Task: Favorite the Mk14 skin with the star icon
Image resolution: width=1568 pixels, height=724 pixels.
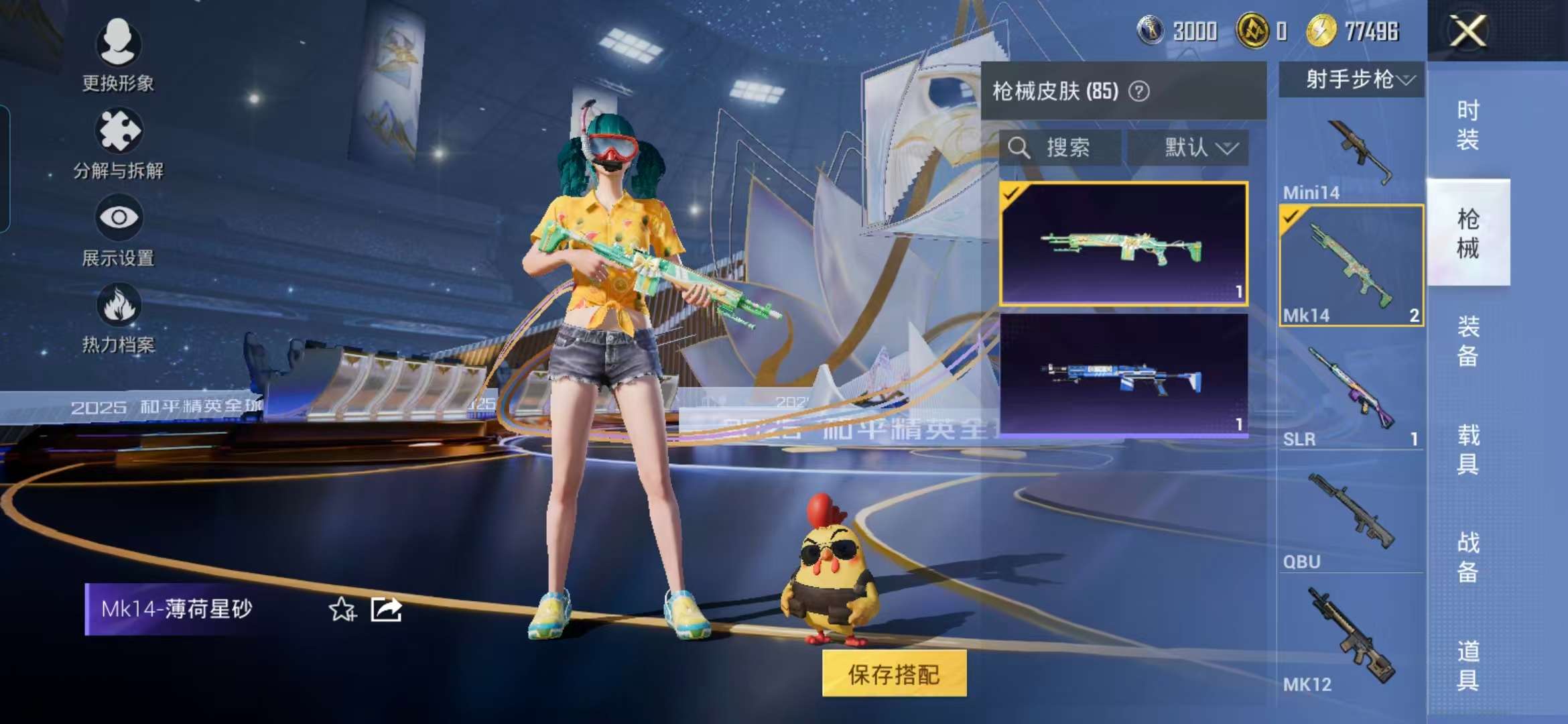Action: tap(342, 609)
